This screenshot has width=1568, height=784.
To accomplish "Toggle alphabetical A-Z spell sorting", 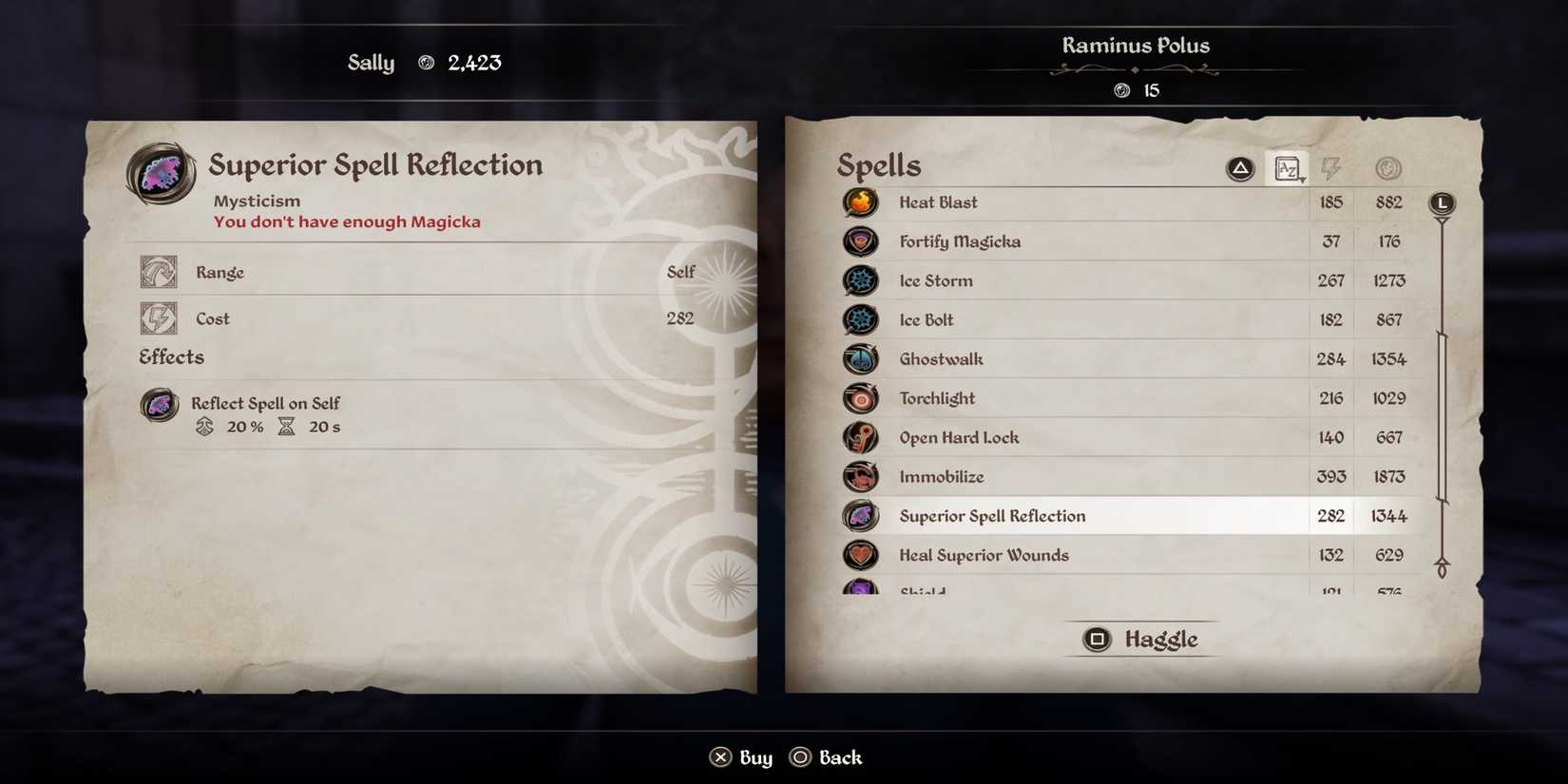I will pos(1287,168).
